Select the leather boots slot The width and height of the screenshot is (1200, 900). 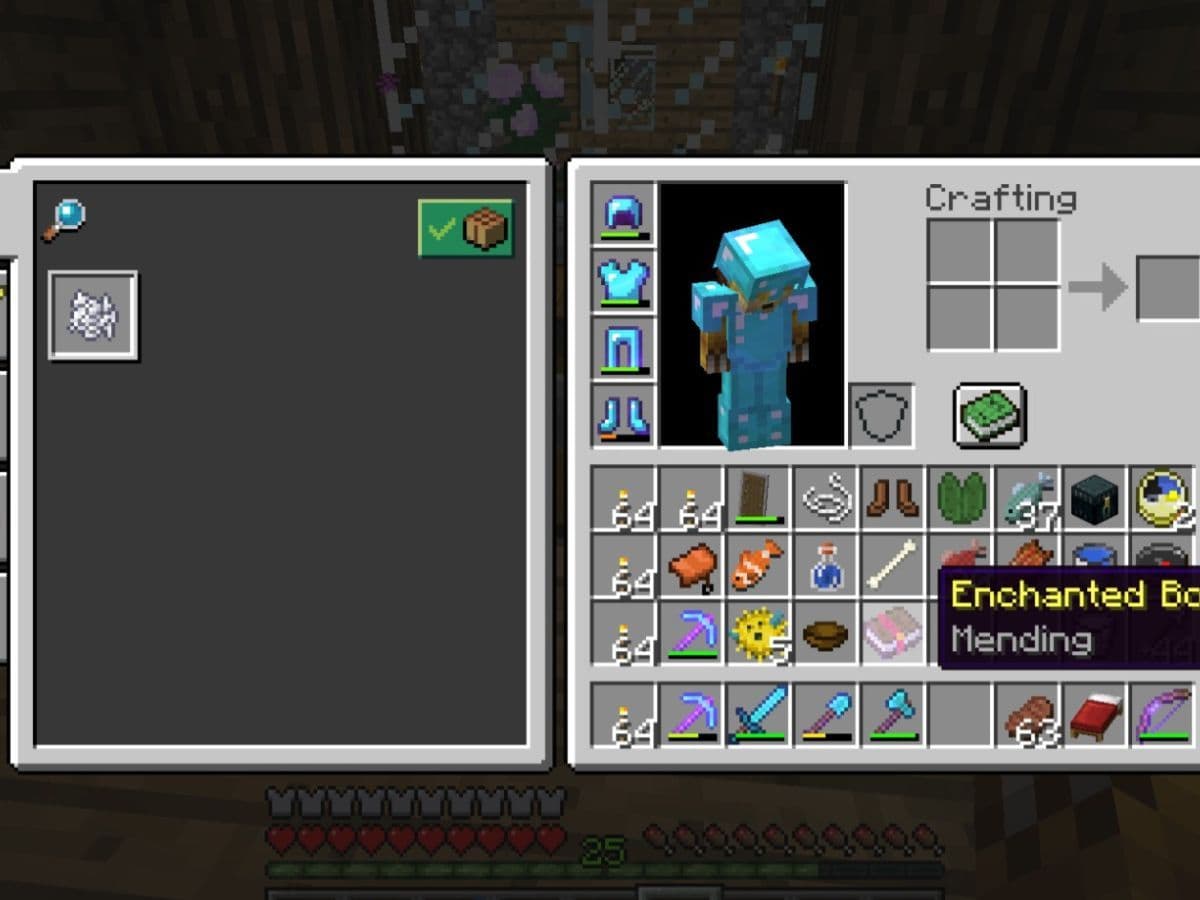893,497
